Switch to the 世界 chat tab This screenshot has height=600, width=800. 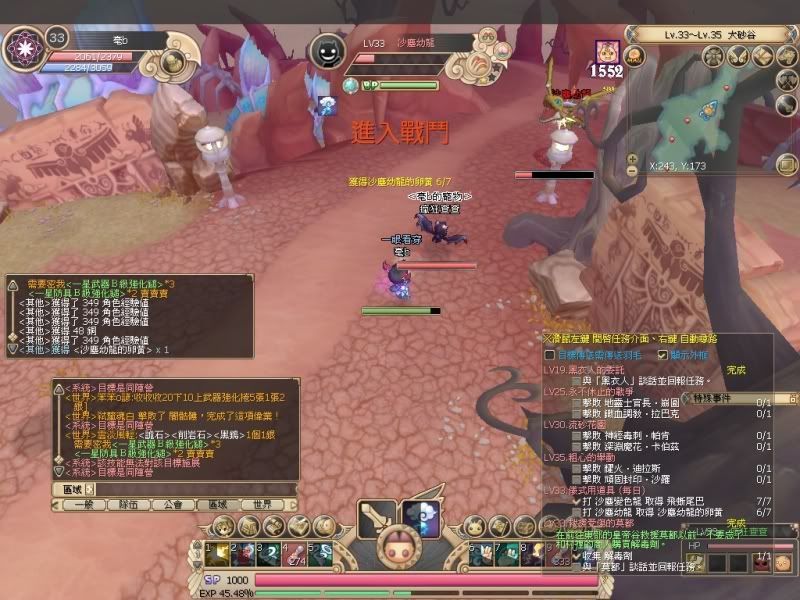(x=262, y=505)
